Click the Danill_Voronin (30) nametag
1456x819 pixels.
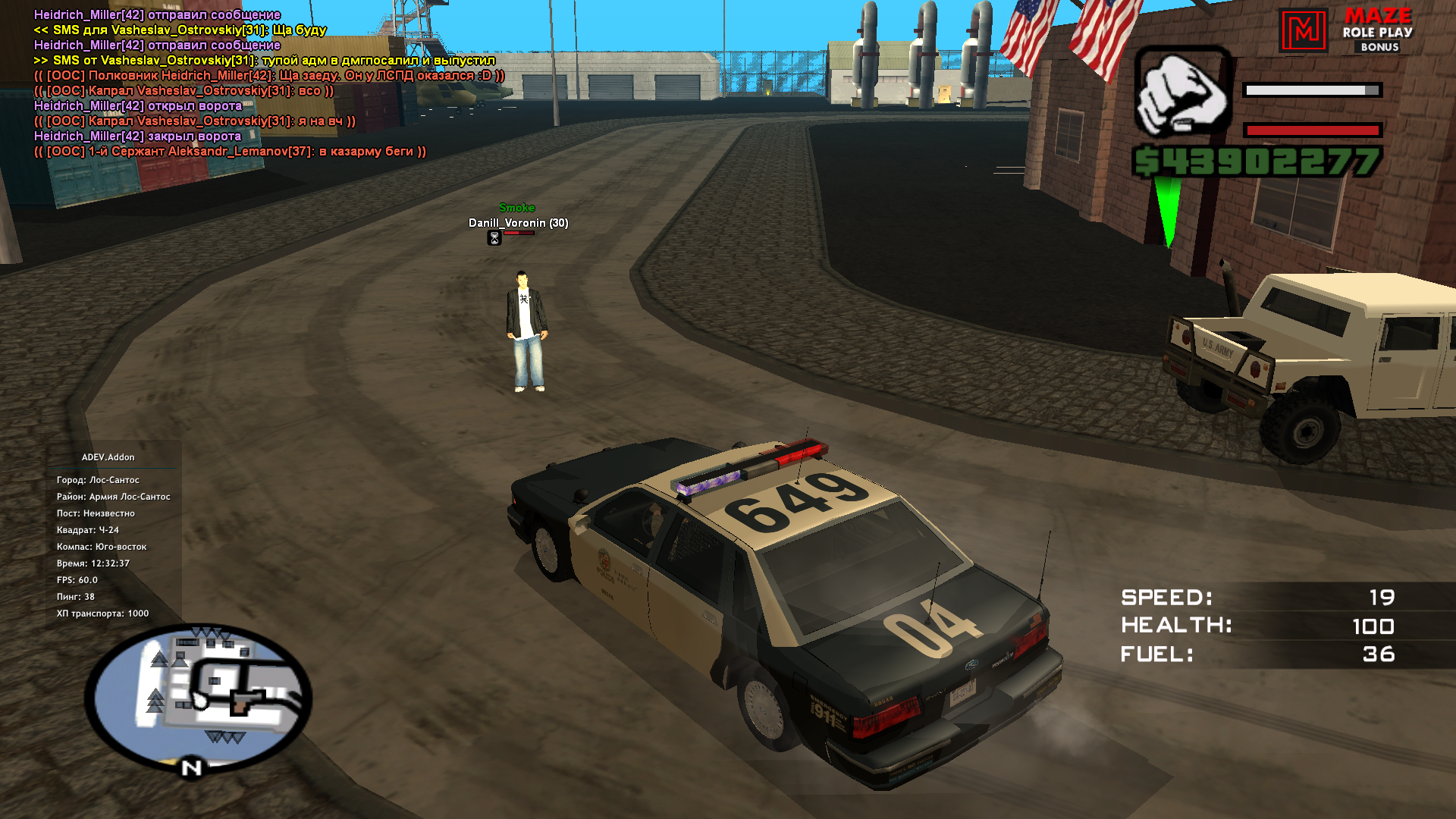pyautogui.click(x=519, y=223)
